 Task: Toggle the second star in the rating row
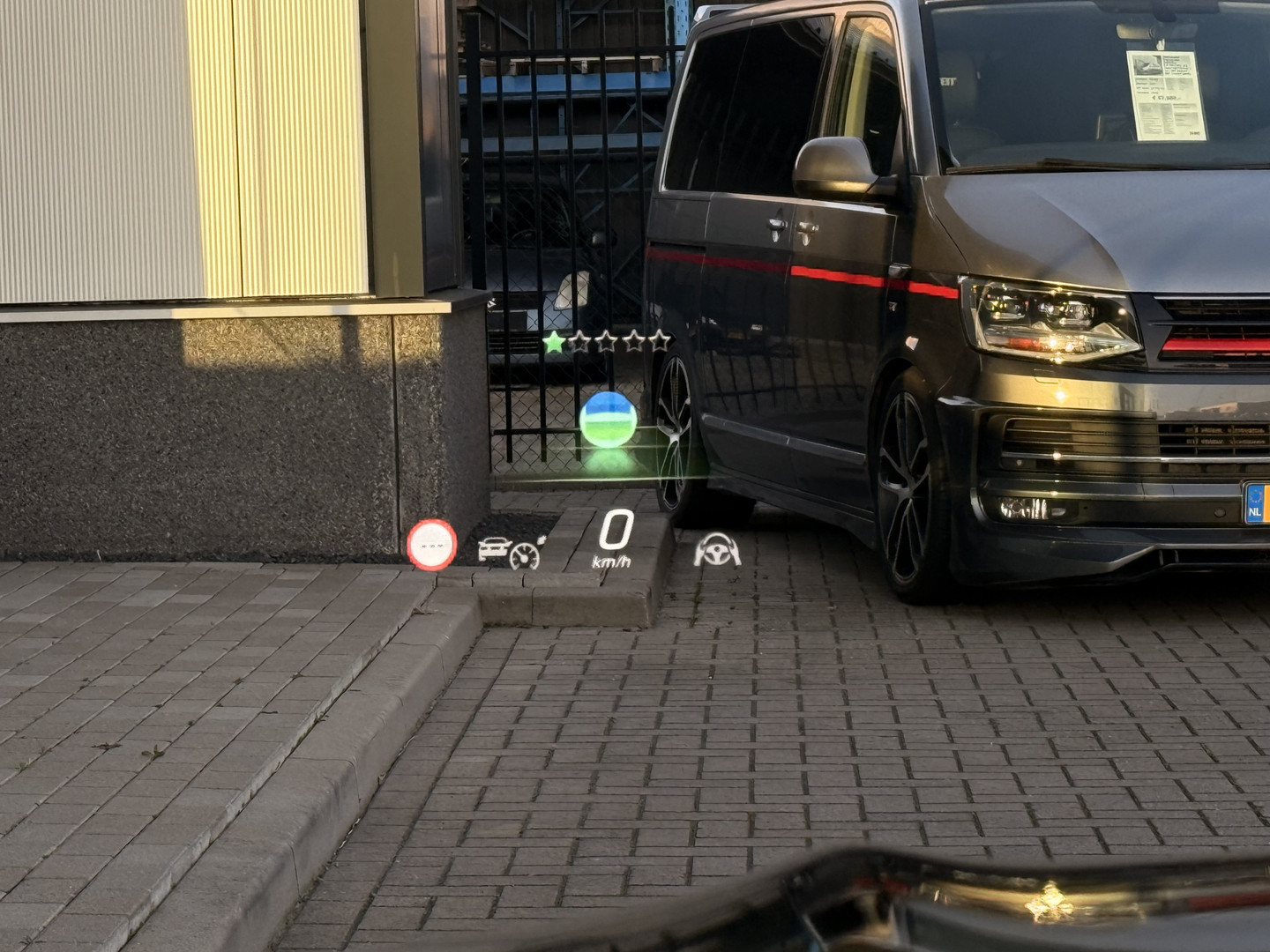tap(579, 339)
